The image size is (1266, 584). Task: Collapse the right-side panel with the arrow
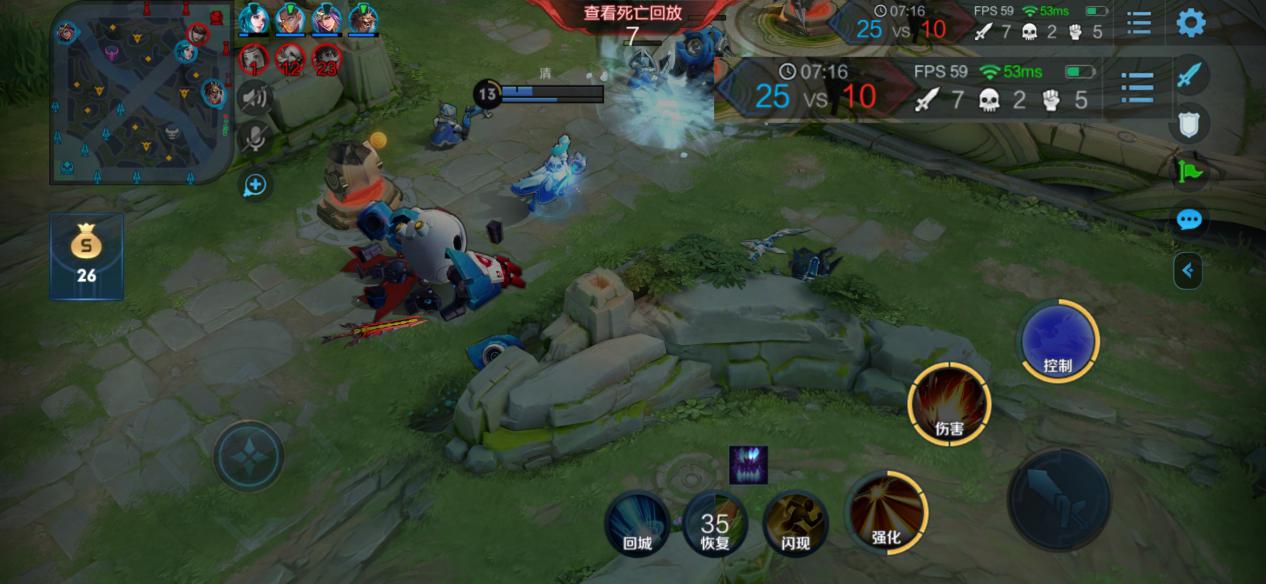1188,270
